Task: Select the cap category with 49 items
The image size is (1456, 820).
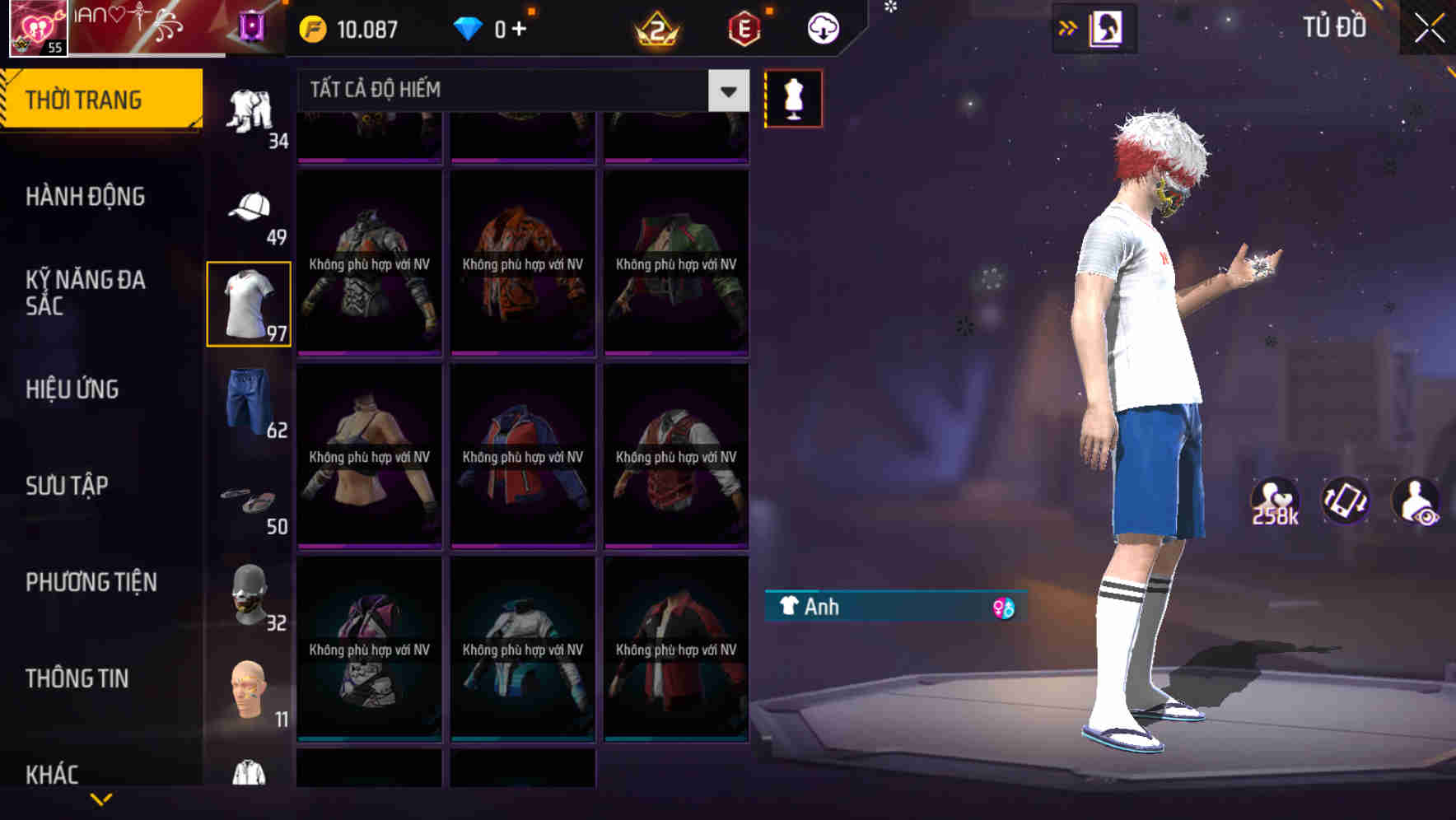Action: pyautogui.click(x=249, y=206)
